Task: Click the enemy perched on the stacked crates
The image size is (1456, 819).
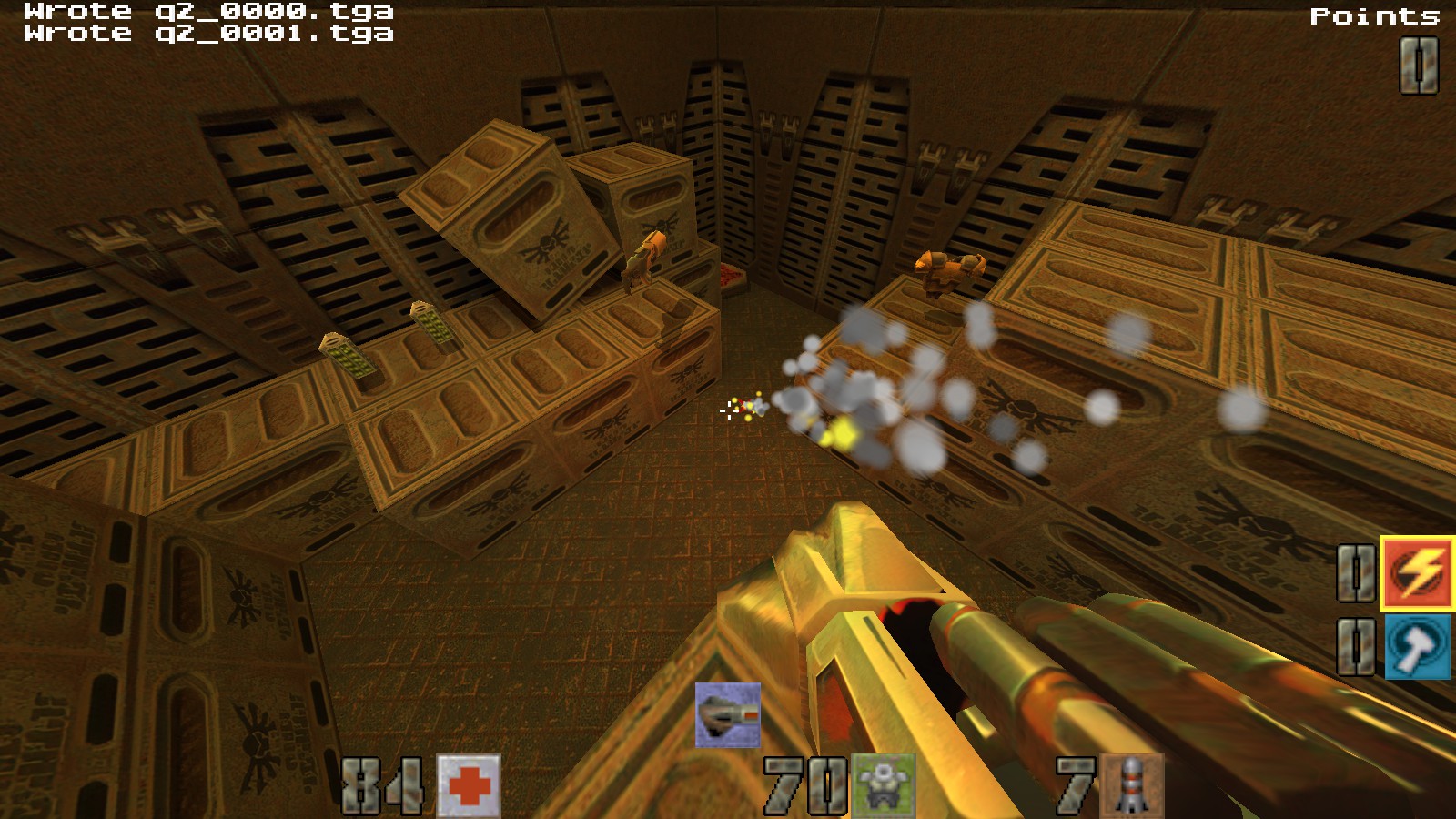Action: click(642, 259)
